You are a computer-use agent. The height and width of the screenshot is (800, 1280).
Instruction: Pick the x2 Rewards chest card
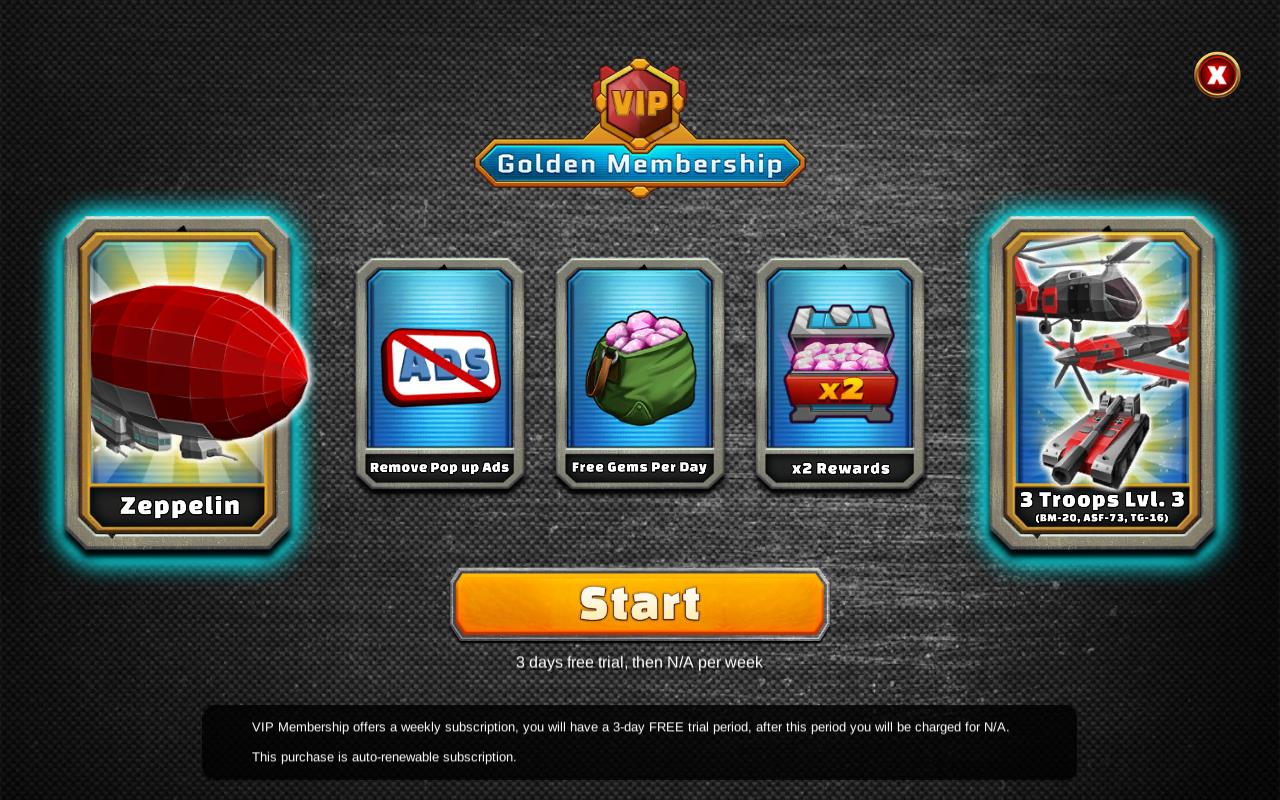coord(840,373)
